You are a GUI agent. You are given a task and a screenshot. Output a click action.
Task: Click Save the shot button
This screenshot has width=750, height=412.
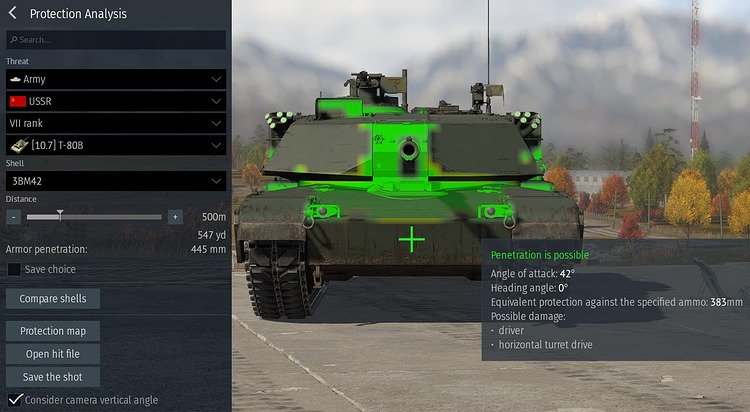53,377
